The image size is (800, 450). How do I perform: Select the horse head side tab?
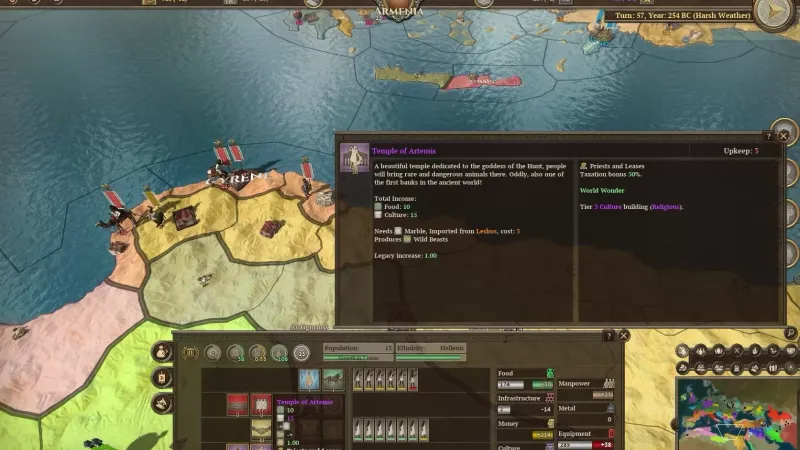click(x=162, y=403)
